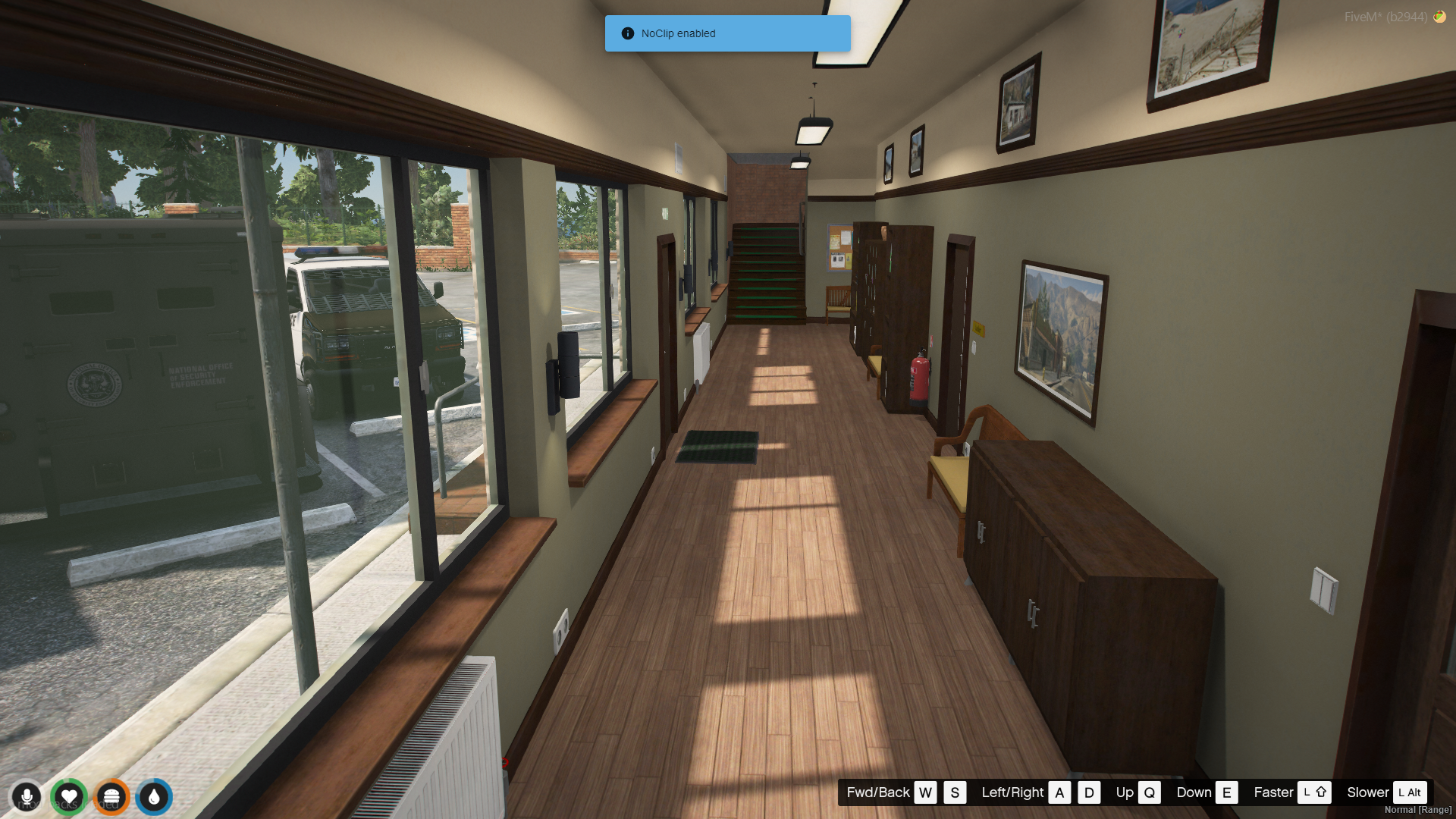Select the heart health status icon
1456x819 pixels.
(69, 797)
